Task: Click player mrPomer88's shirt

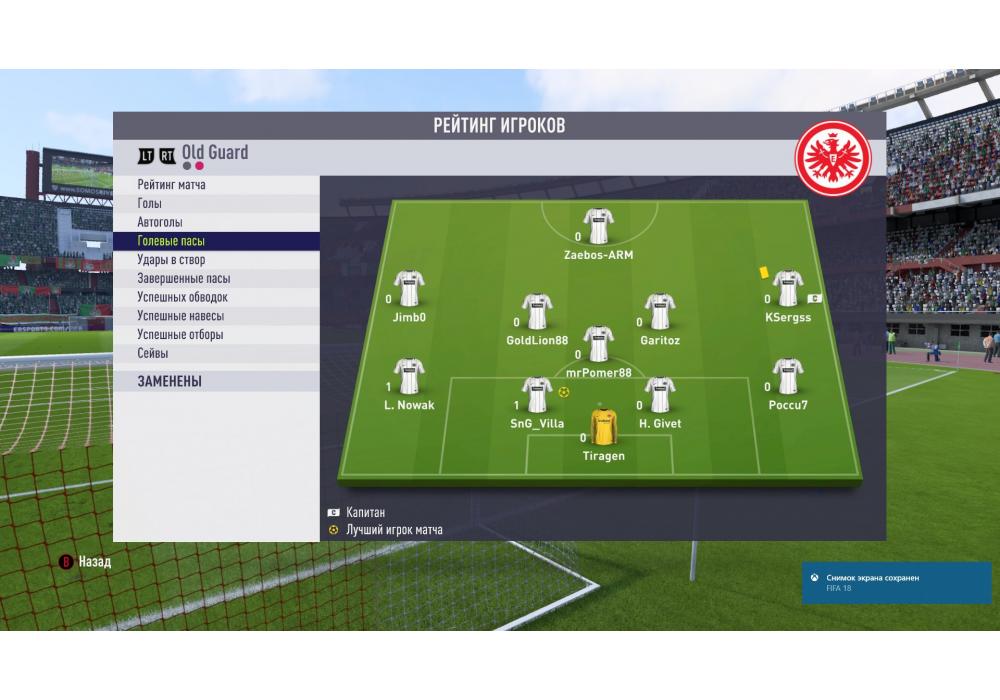Action: (x=598, y=344)
